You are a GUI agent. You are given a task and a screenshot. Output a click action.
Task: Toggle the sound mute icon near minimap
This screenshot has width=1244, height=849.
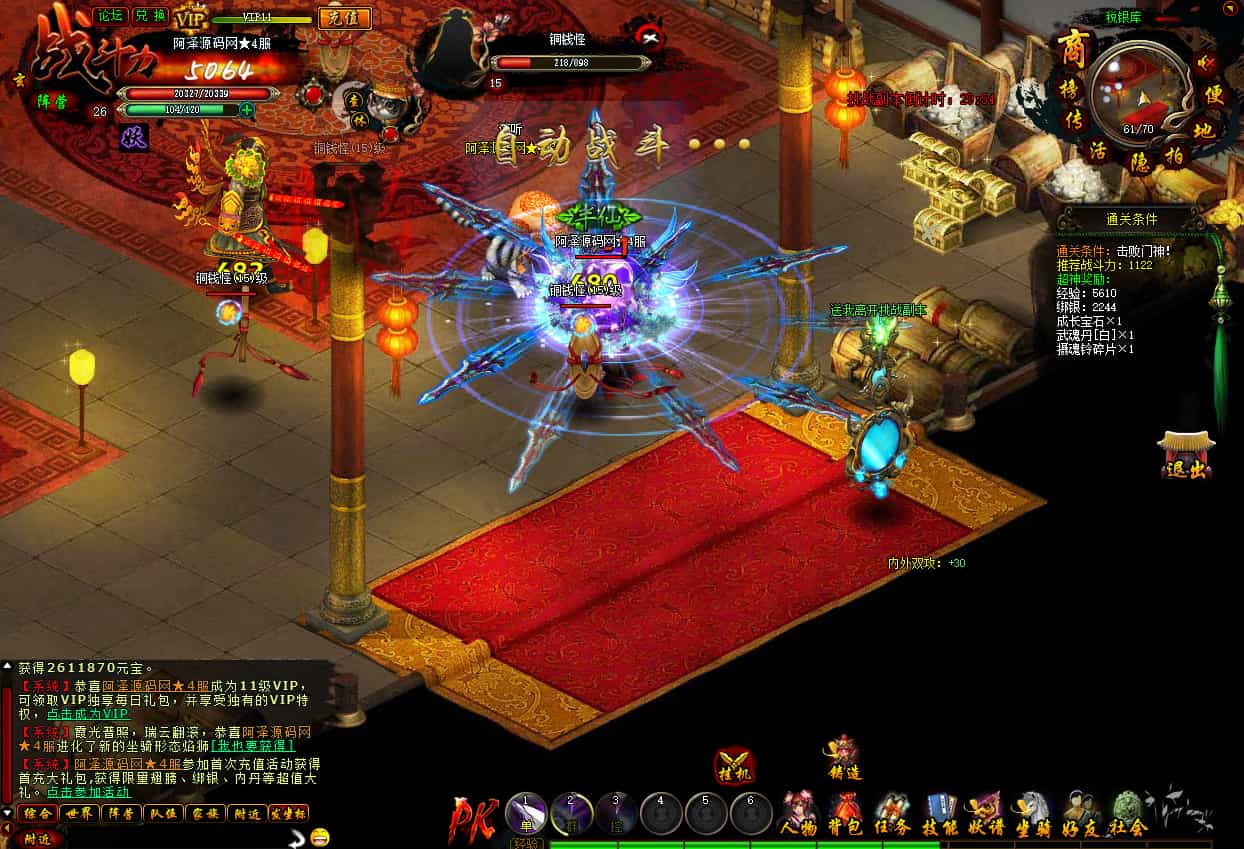coord(1206,63)
